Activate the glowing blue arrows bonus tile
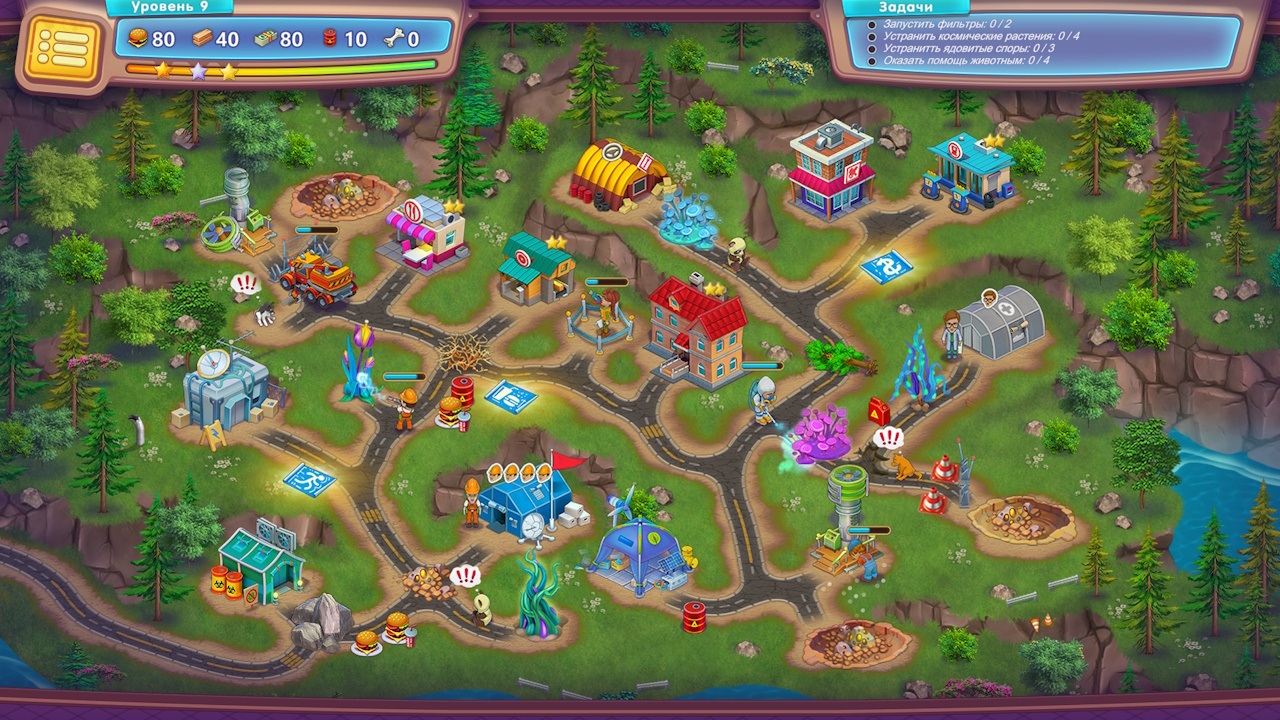The image size is (1280, 720). click(x=887, y=267)
